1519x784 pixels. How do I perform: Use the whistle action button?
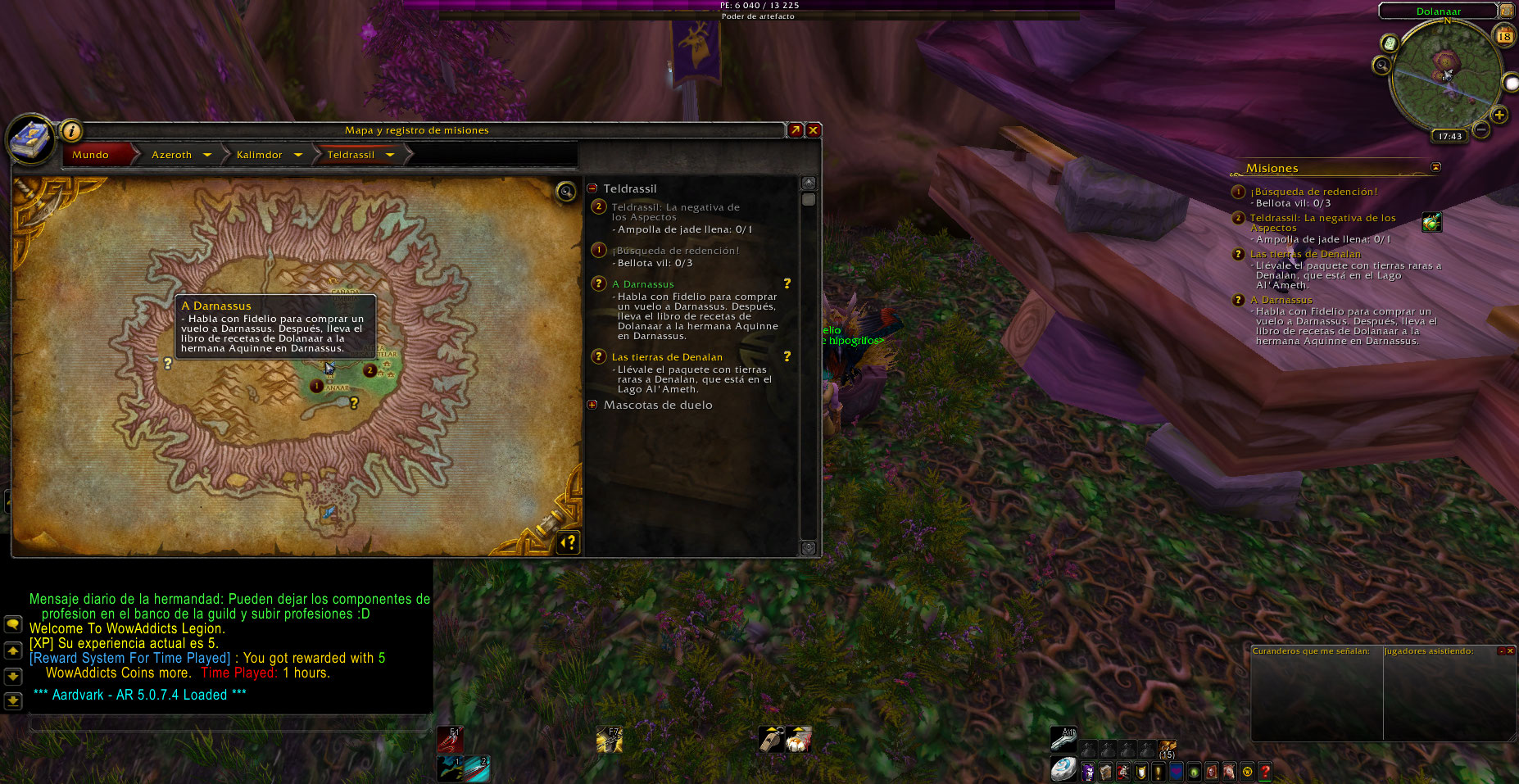click(770, 739)
